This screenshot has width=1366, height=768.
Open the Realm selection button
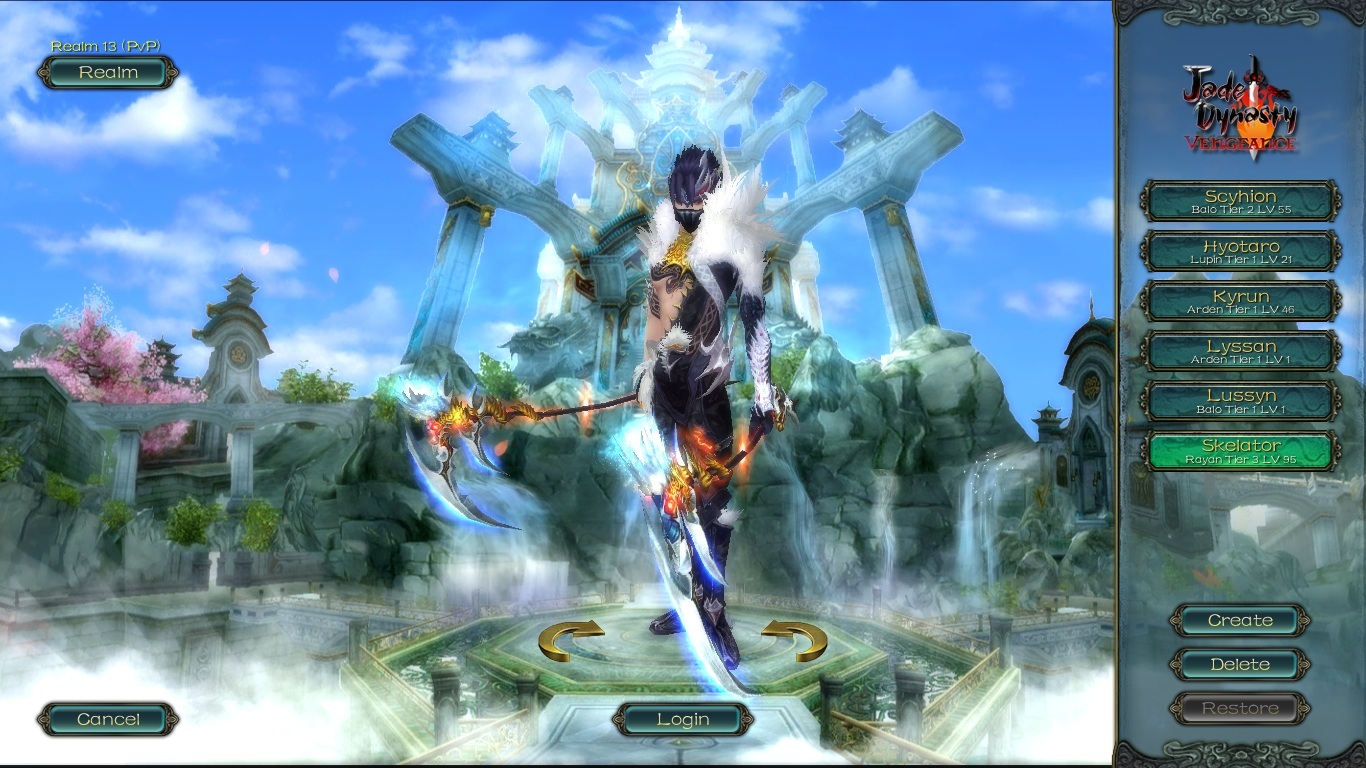point(108,73)
